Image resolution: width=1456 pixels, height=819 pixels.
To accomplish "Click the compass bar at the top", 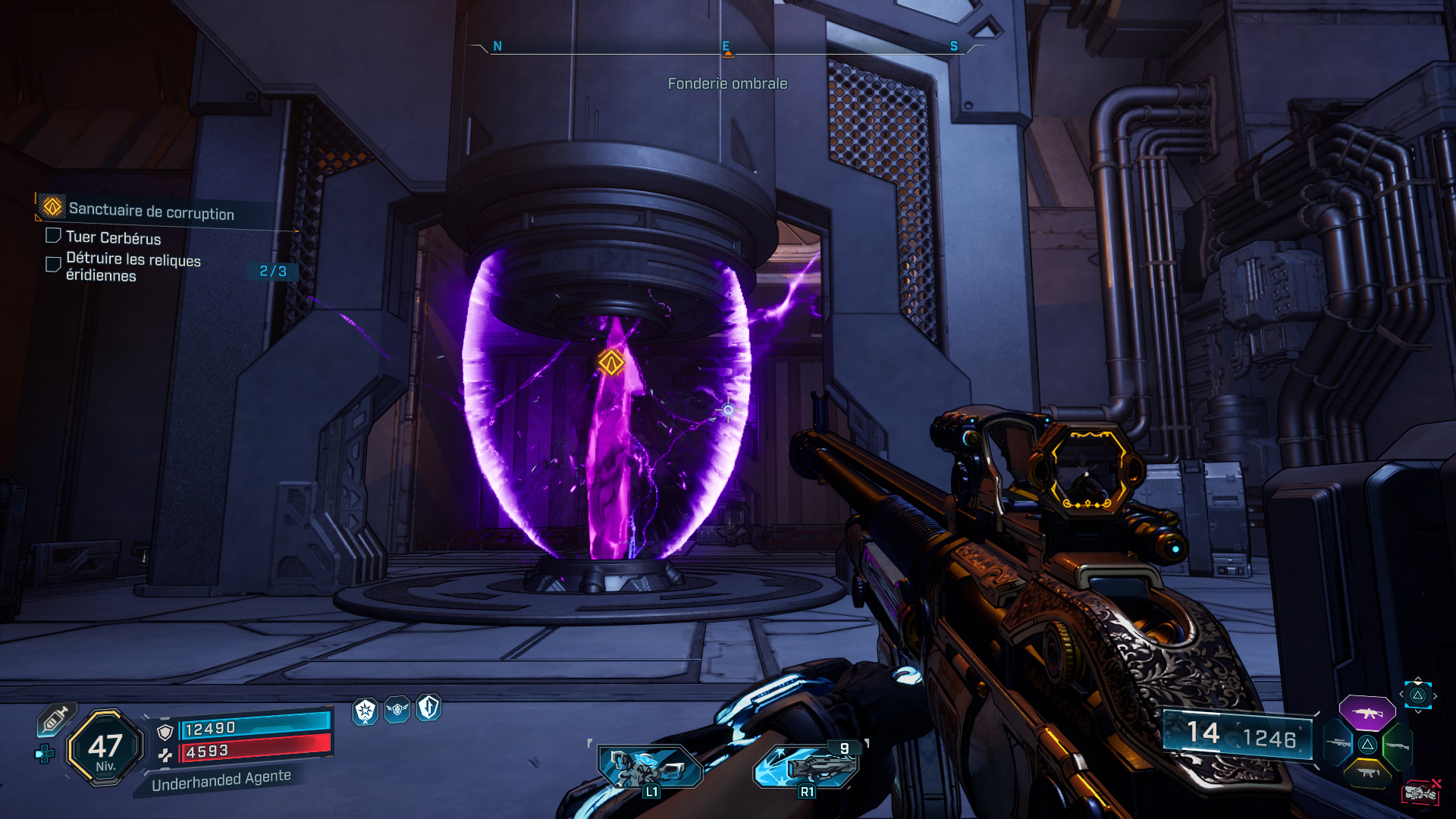I will click(726, 48).
